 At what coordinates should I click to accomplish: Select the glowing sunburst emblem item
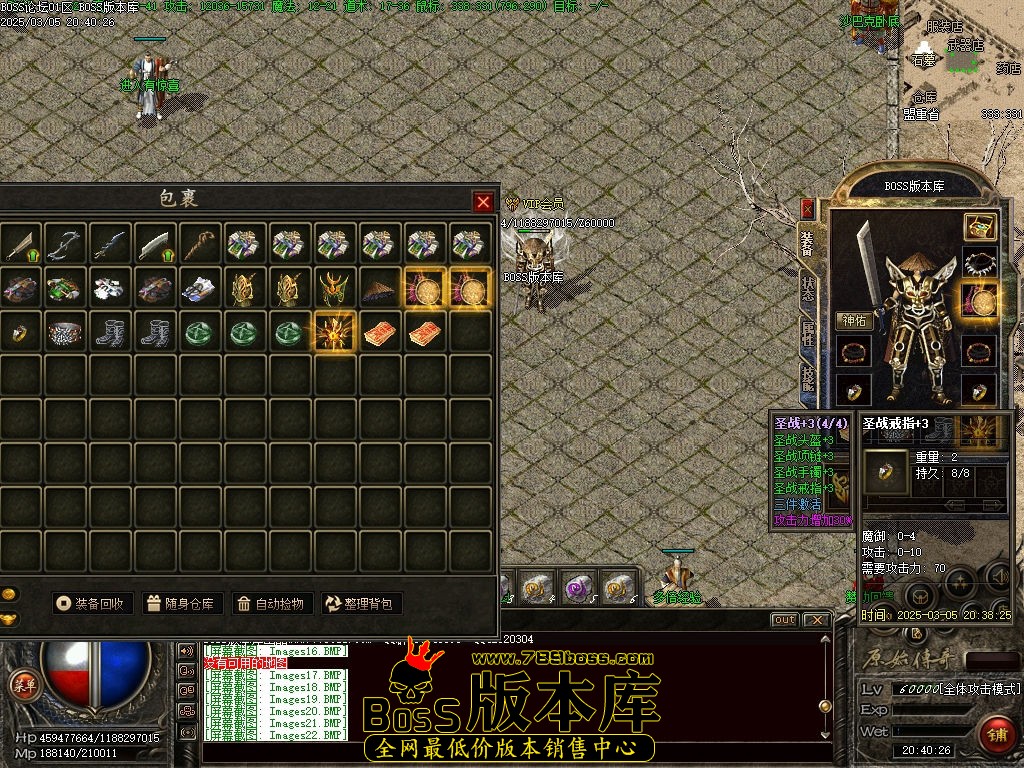pos(336,332)
